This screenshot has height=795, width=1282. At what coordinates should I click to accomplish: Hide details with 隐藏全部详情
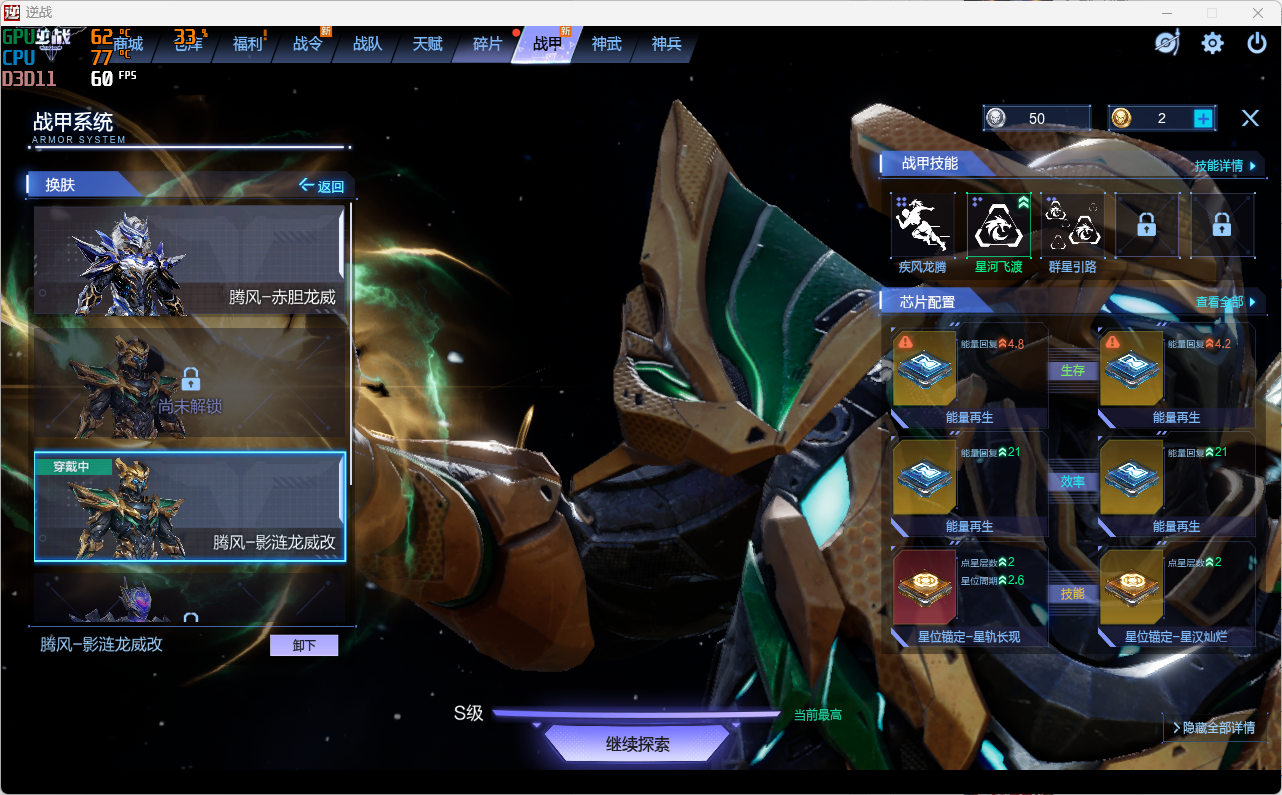[x=1213, y=728]
